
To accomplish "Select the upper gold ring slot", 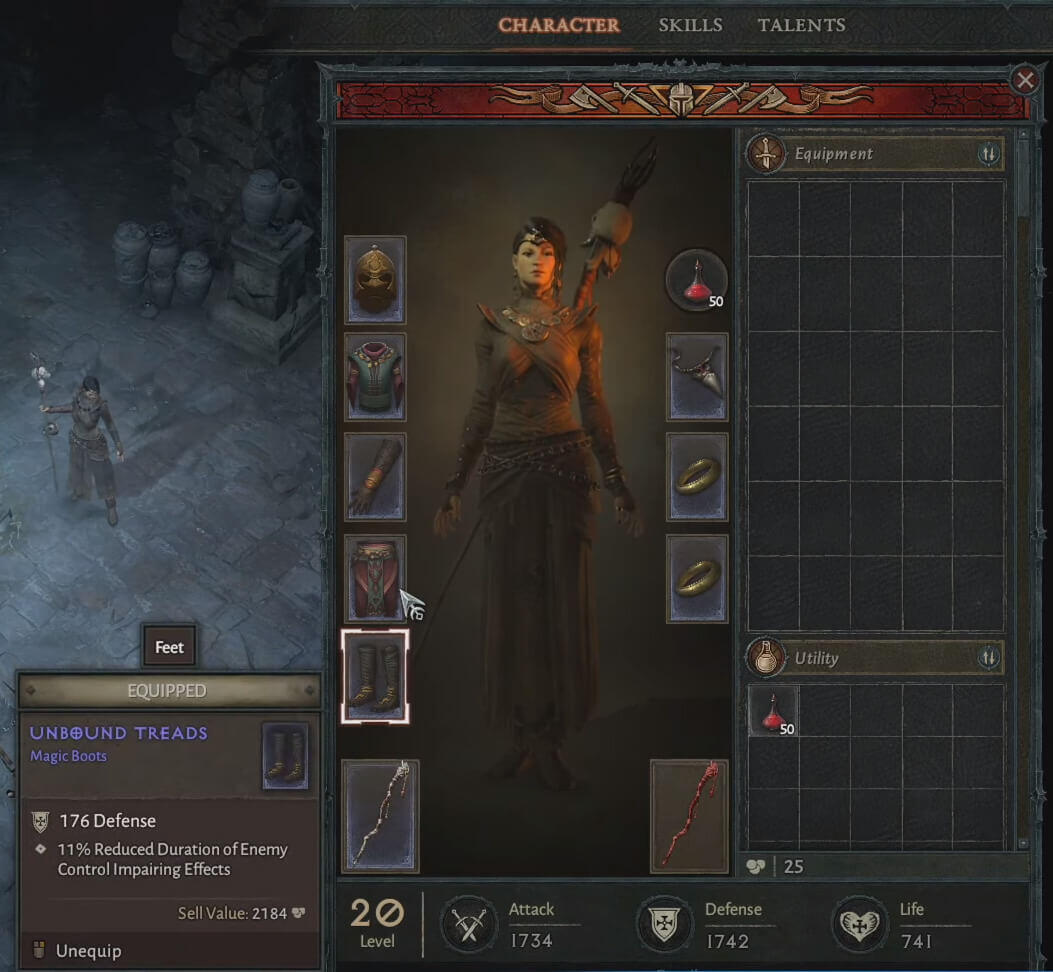I will (x=697, y=477).
